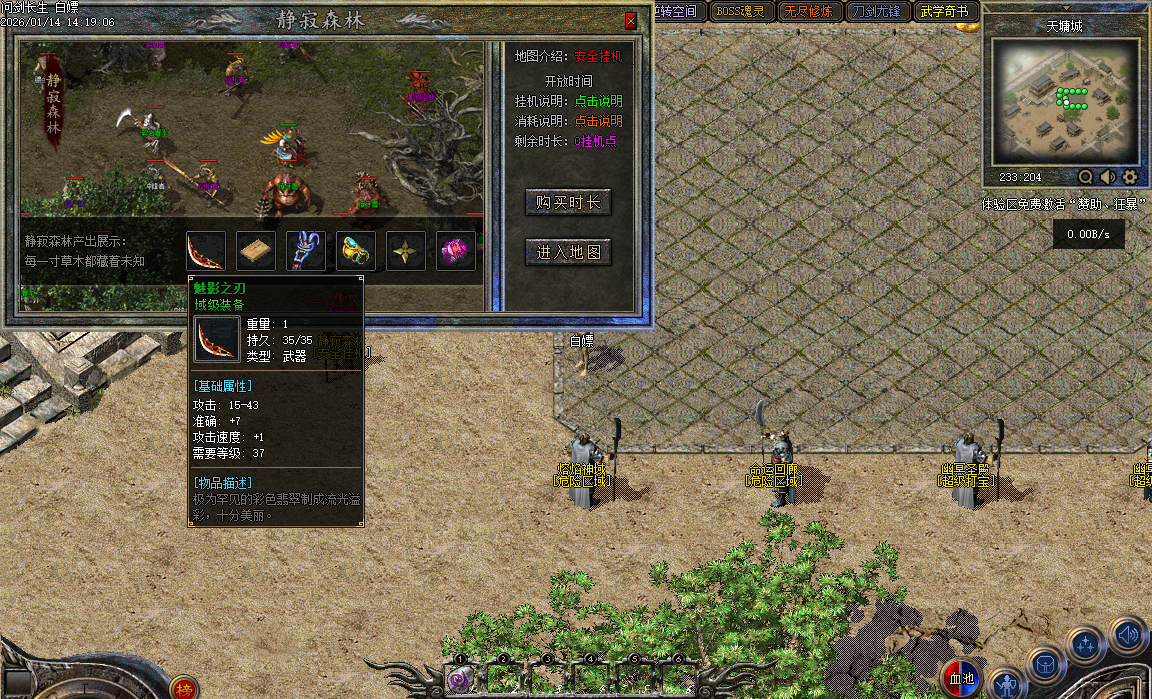This screenshot has height=699, width=1152.
Task: Click the minimap magnifier search icon
Action: coord(1086,177)
